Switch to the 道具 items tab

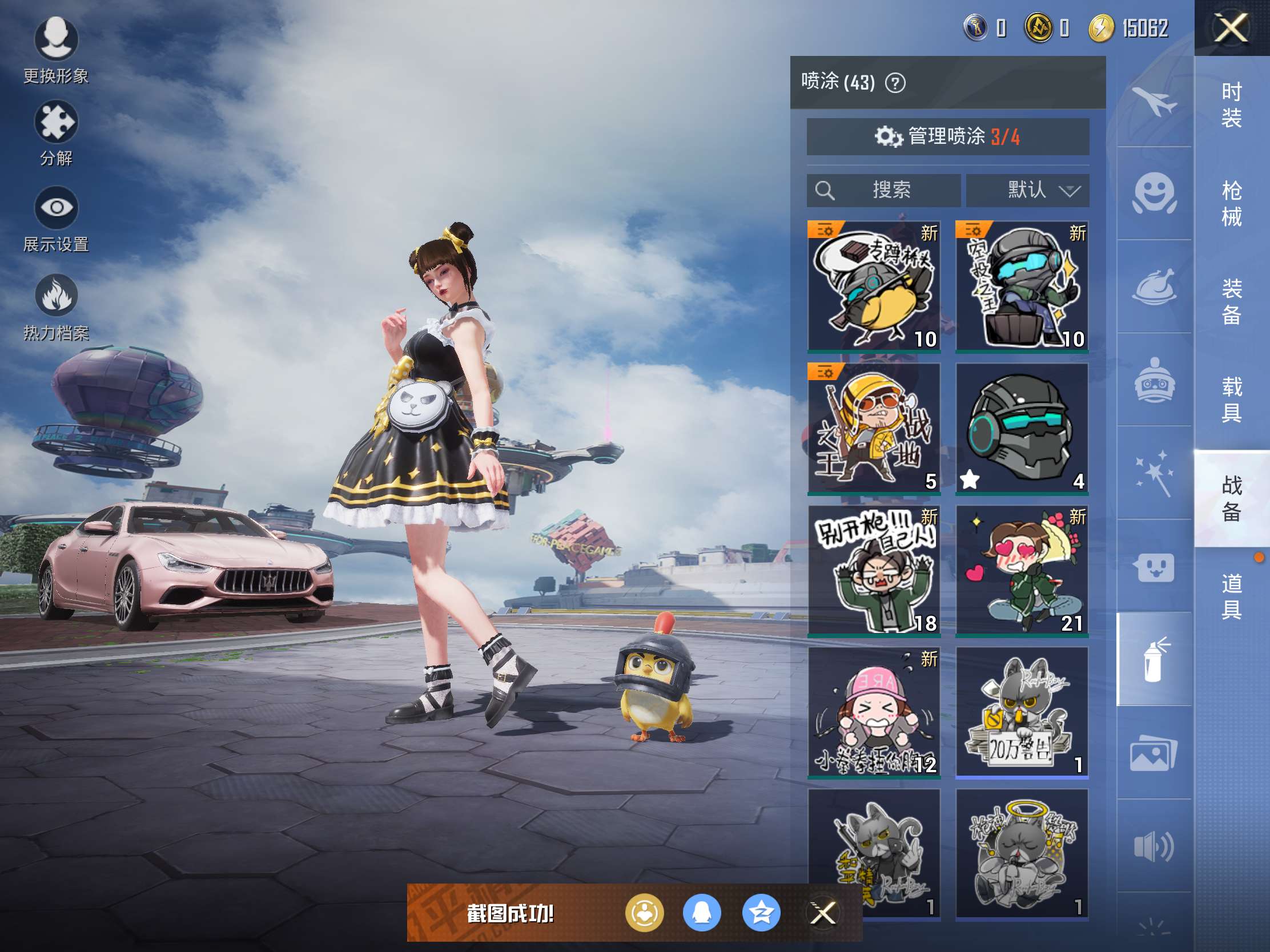point(1232,596)
